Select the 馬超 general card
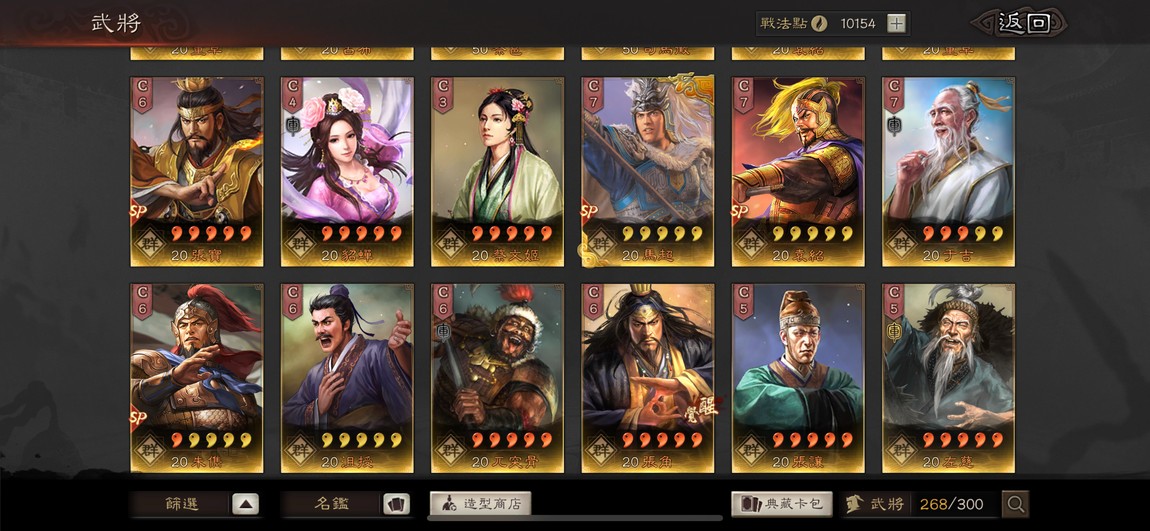Image resolution: width=1150 pixels, height=531 pixels. click(648, 171)
